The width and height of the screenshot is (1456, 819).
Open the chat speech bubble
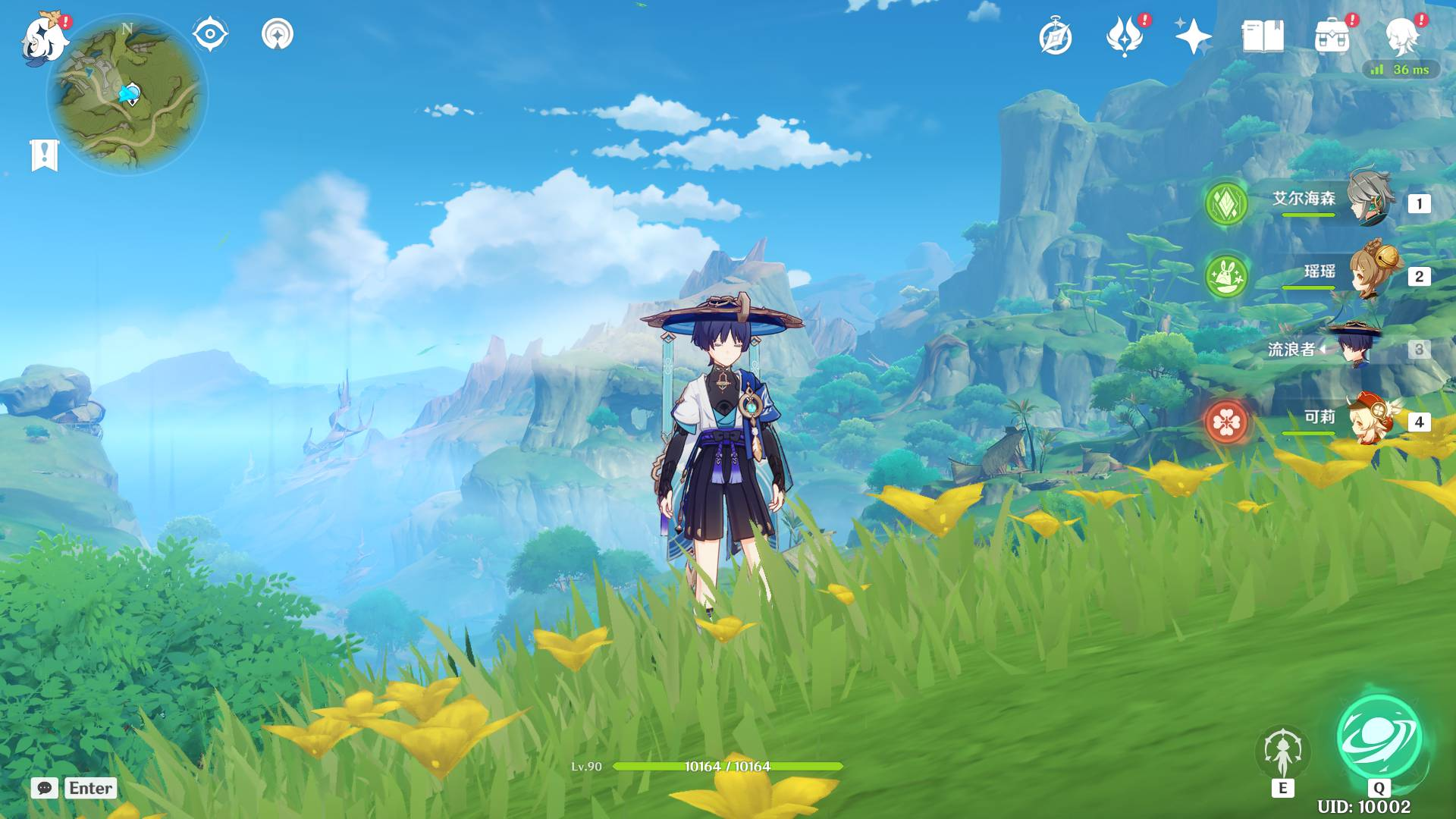(x=45, y=788)
